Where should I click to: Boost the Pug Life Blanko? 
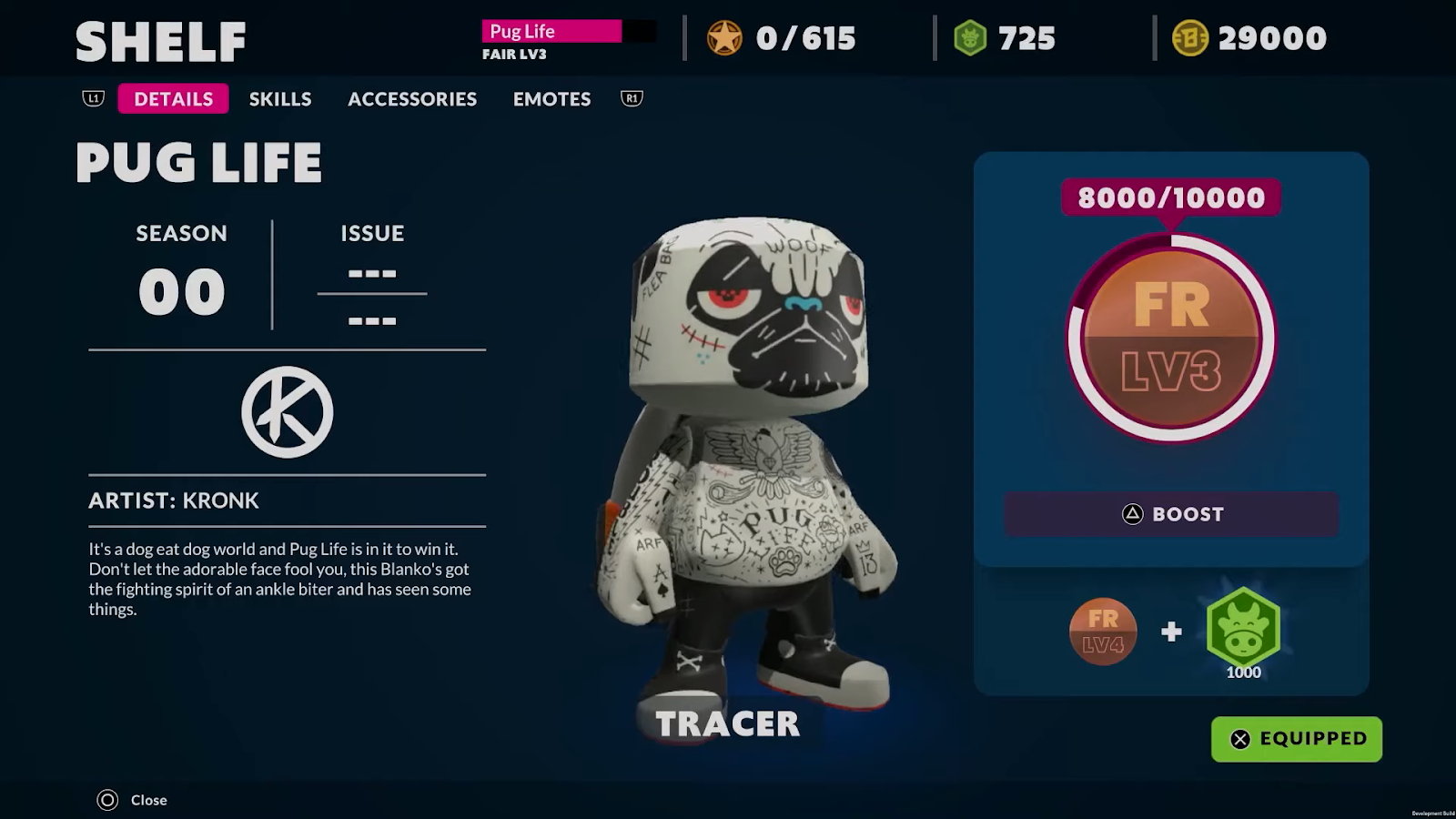pyautogui.click(x=1171, y=514)
